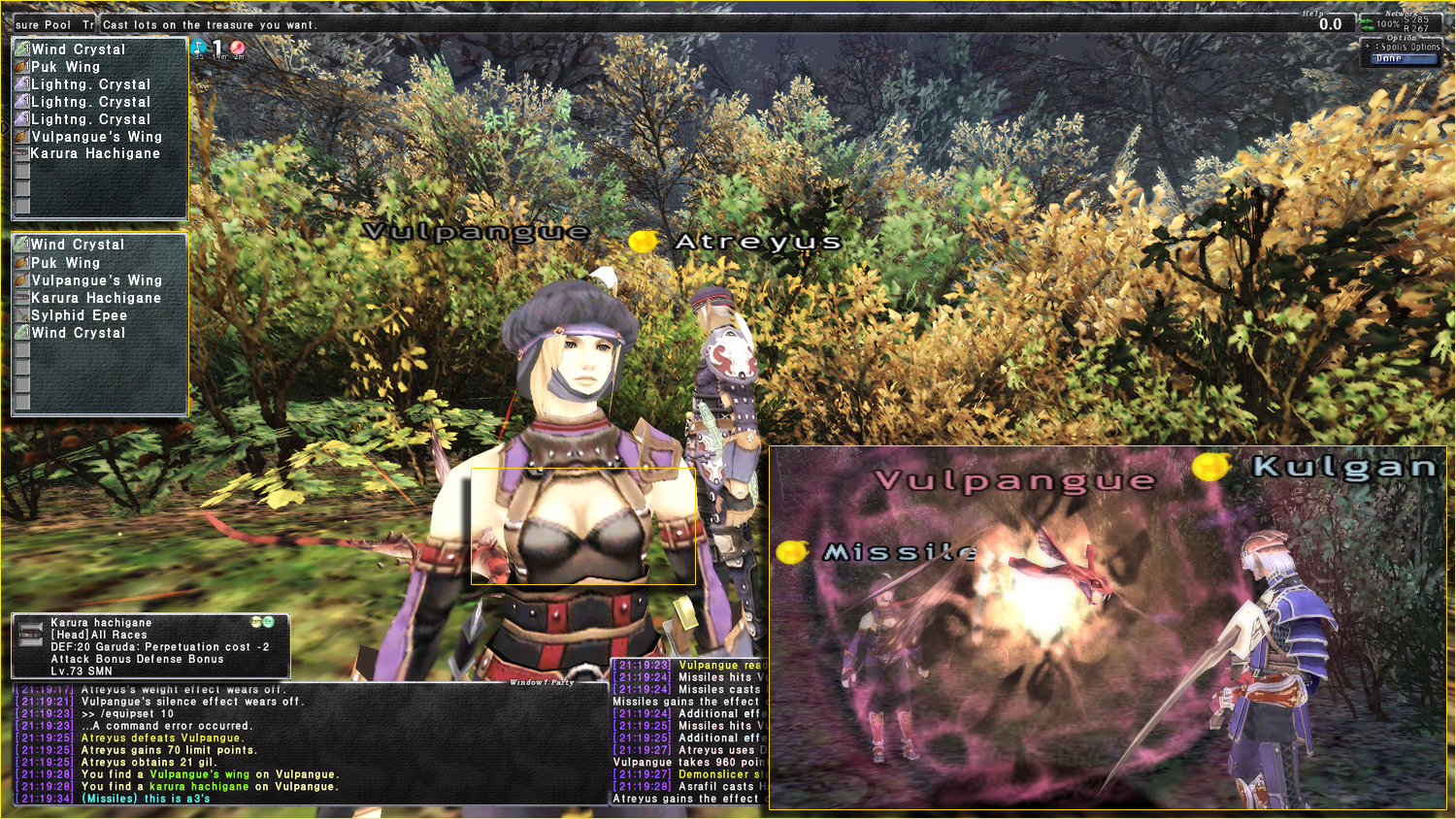Select the red orb status icon
Image resolution: width=1456 pixels, height=819 pixels.
click(x=237, y=47)
